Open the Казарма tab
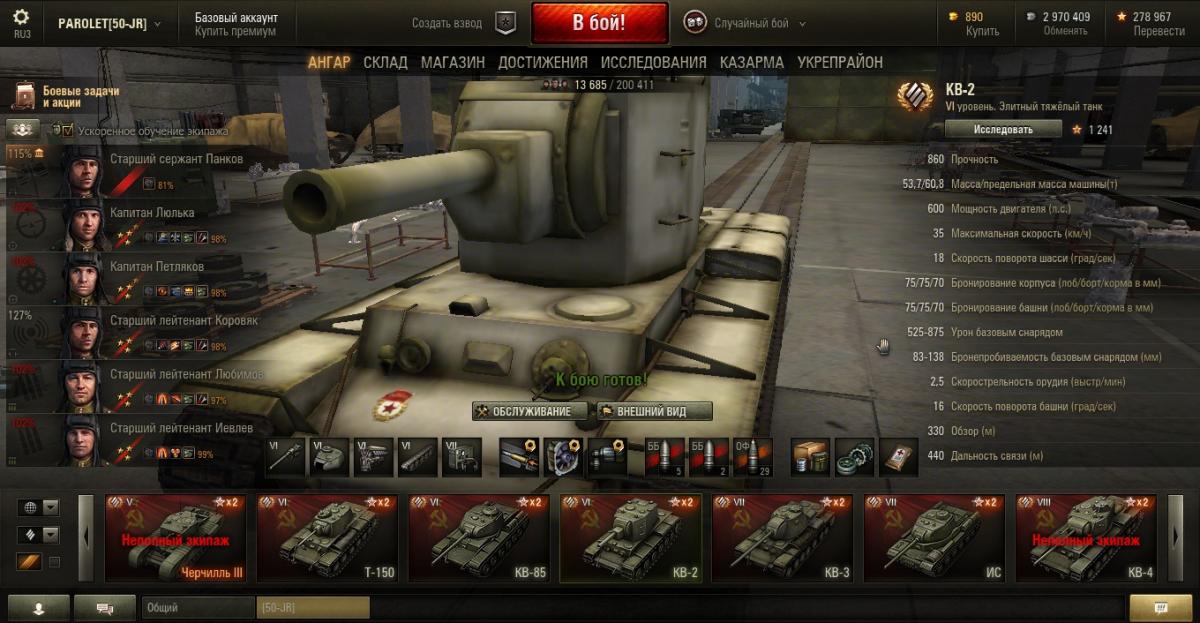The image size is (1200, 623). (751, 62)
